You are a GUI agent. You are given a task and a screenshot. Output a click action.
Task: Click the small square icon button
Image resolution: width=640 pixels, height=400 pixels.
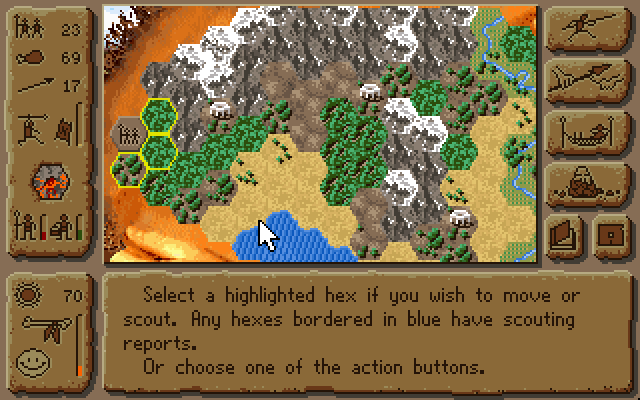[610, 235]
